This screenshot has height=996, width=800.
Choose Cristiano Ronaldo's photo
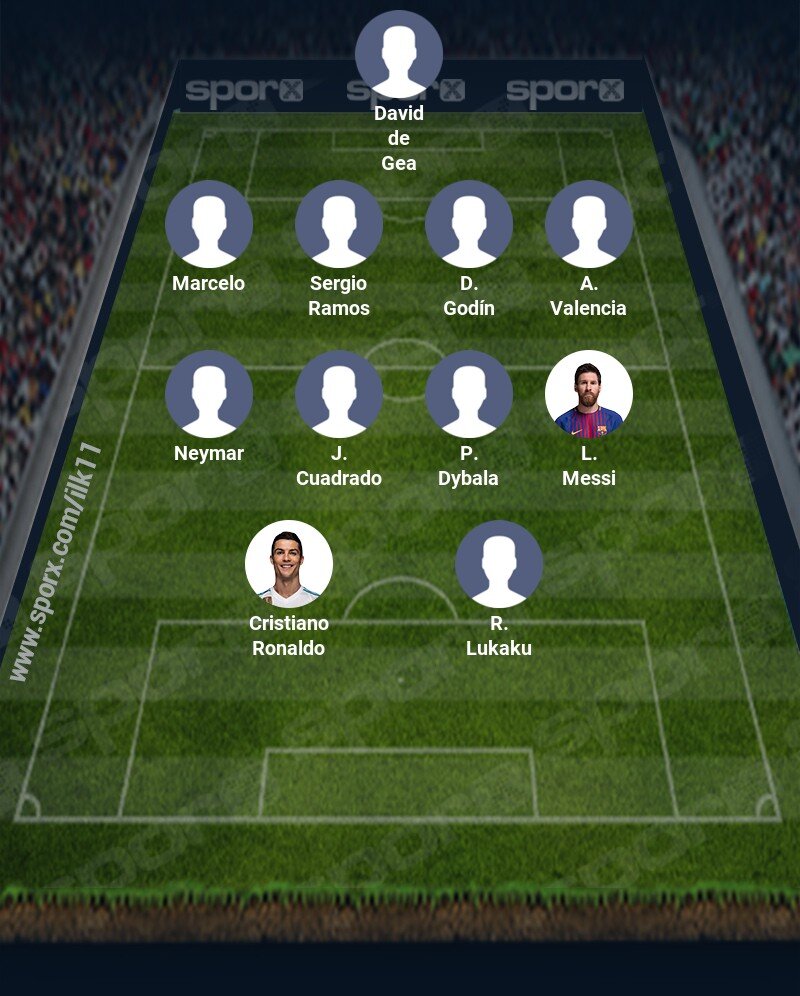(x=289, y=564)
